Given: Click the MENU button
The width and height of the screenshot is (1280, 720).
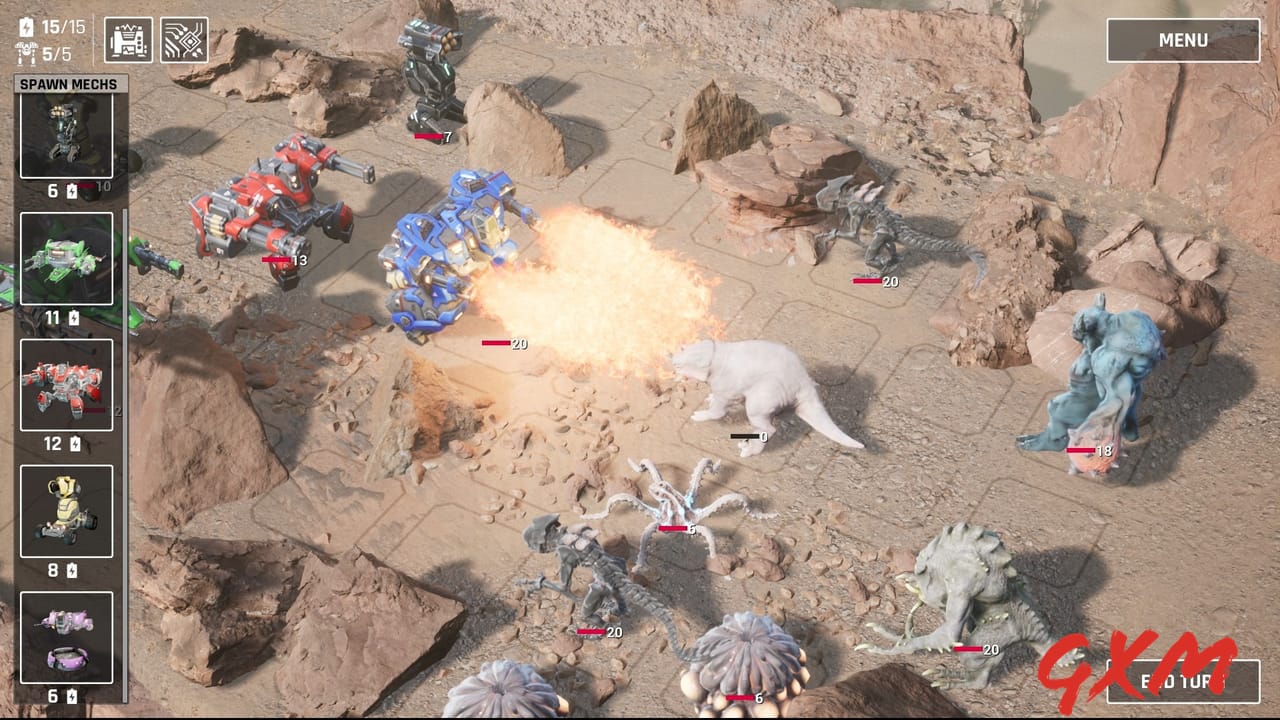Looking at the screenshot, I should pyautogui.click(x=1182, y=40).
